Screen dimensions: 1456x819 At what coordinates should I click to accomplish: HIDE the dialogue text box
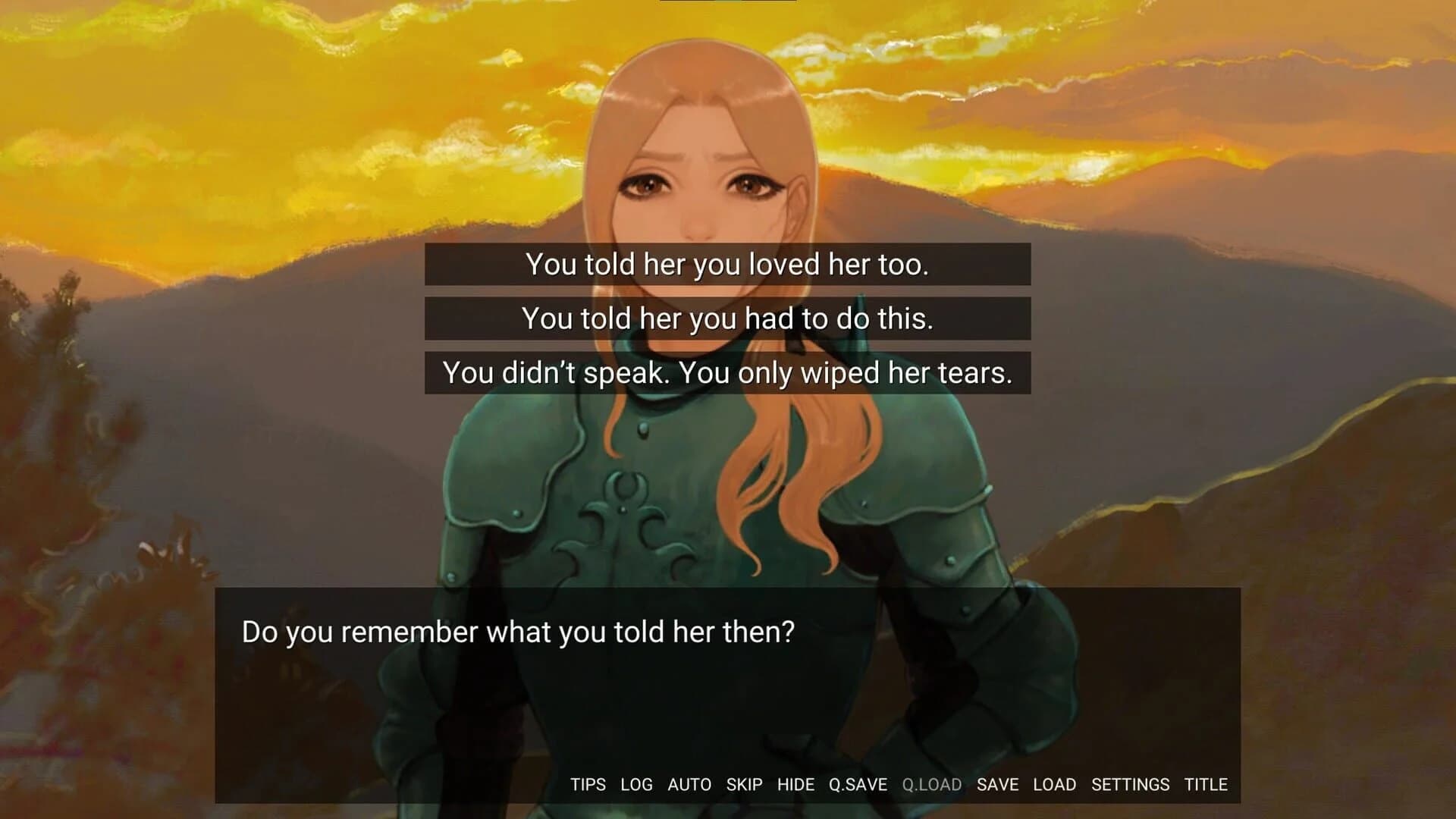coord(796,785)
